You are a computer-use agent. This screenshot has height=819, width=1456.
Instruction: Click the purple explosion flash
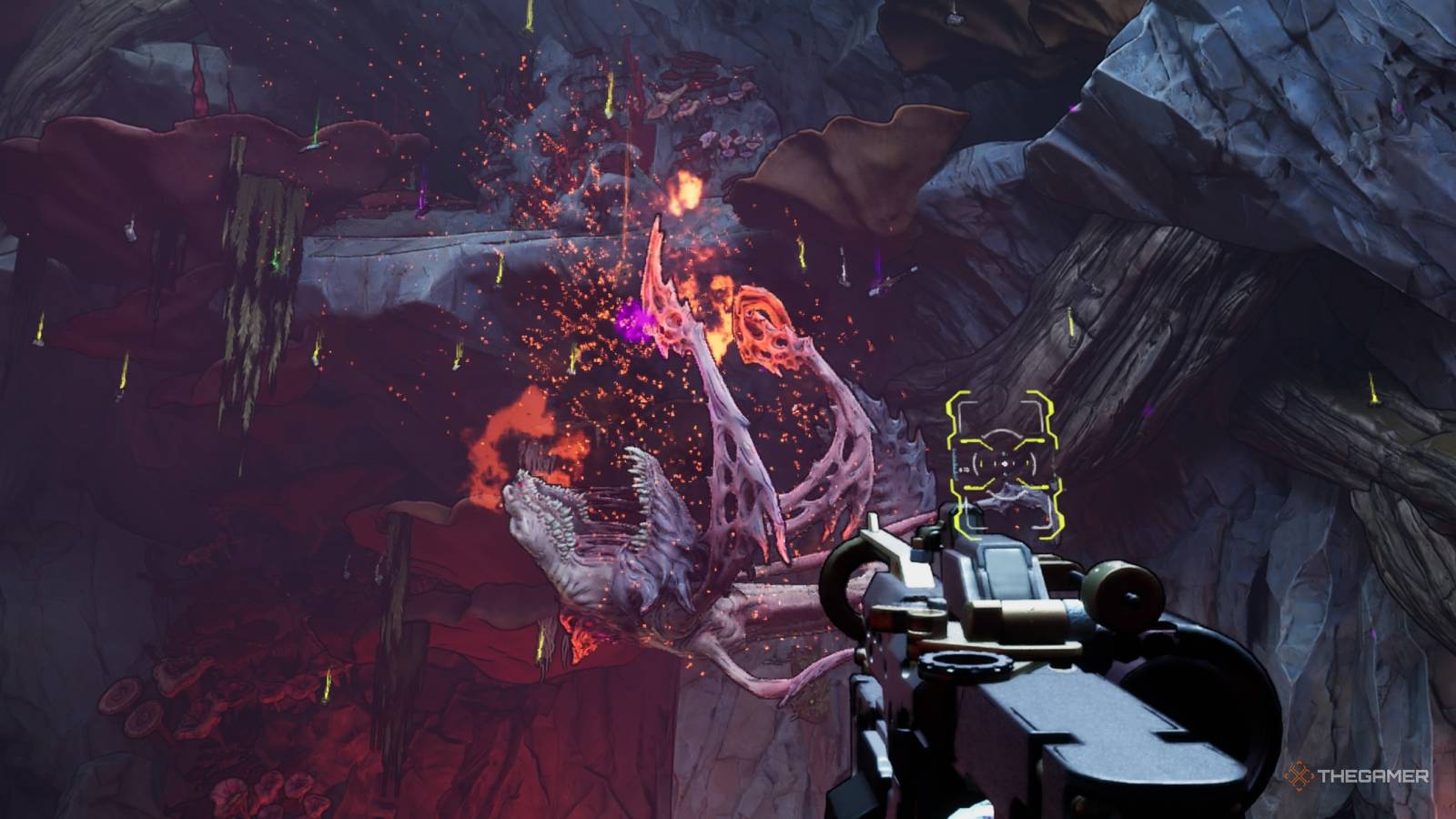point(631,317)
